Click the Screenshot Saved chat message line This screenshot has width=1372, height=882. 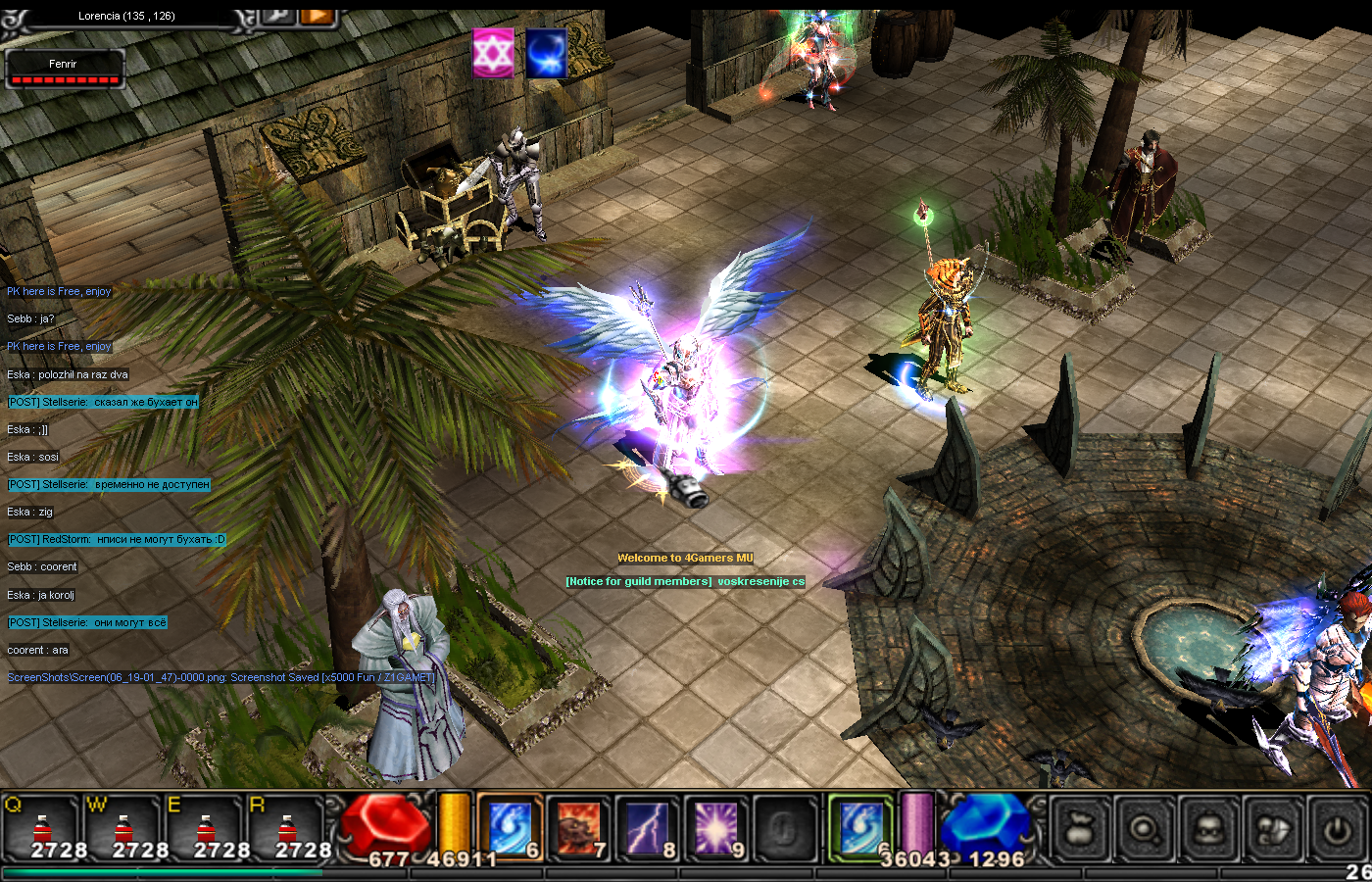click(x=220, y=677)
